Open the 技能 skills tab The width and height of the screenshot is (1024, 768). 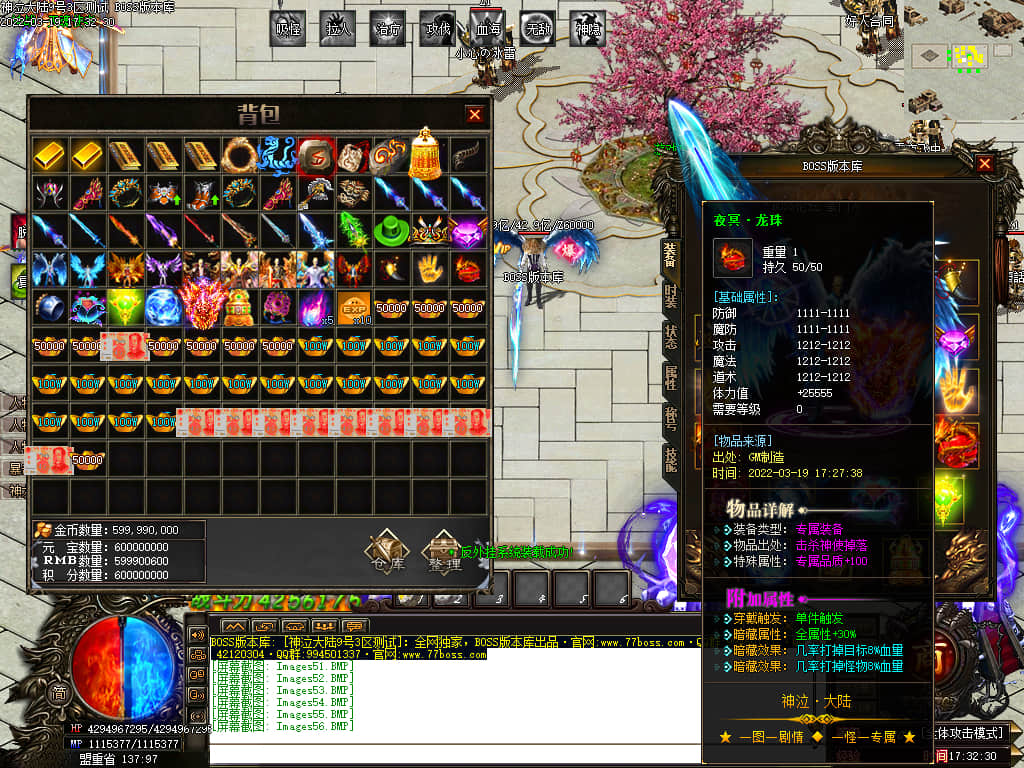[x=670, y=459]
